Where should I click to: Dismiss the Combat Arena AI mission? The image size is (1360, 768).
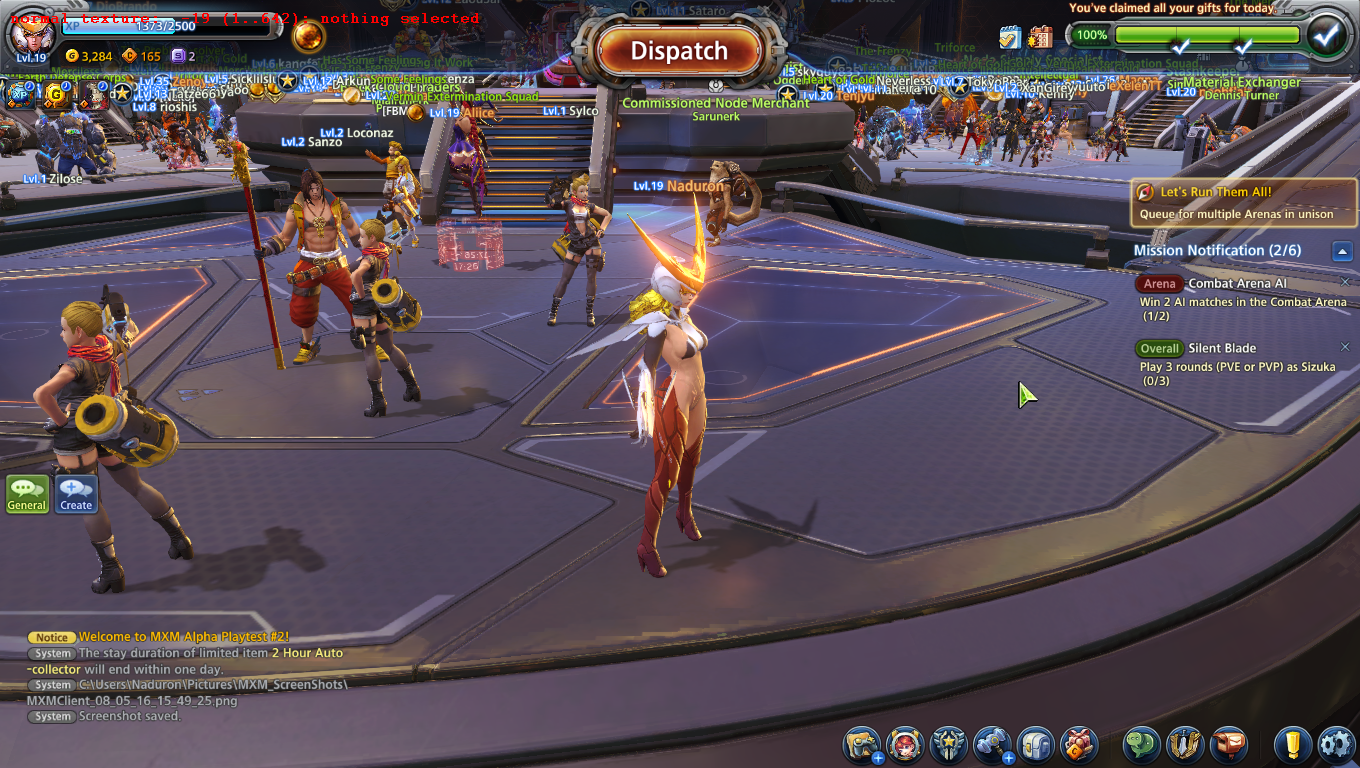pyautogui.click(x=1345, y=282)
